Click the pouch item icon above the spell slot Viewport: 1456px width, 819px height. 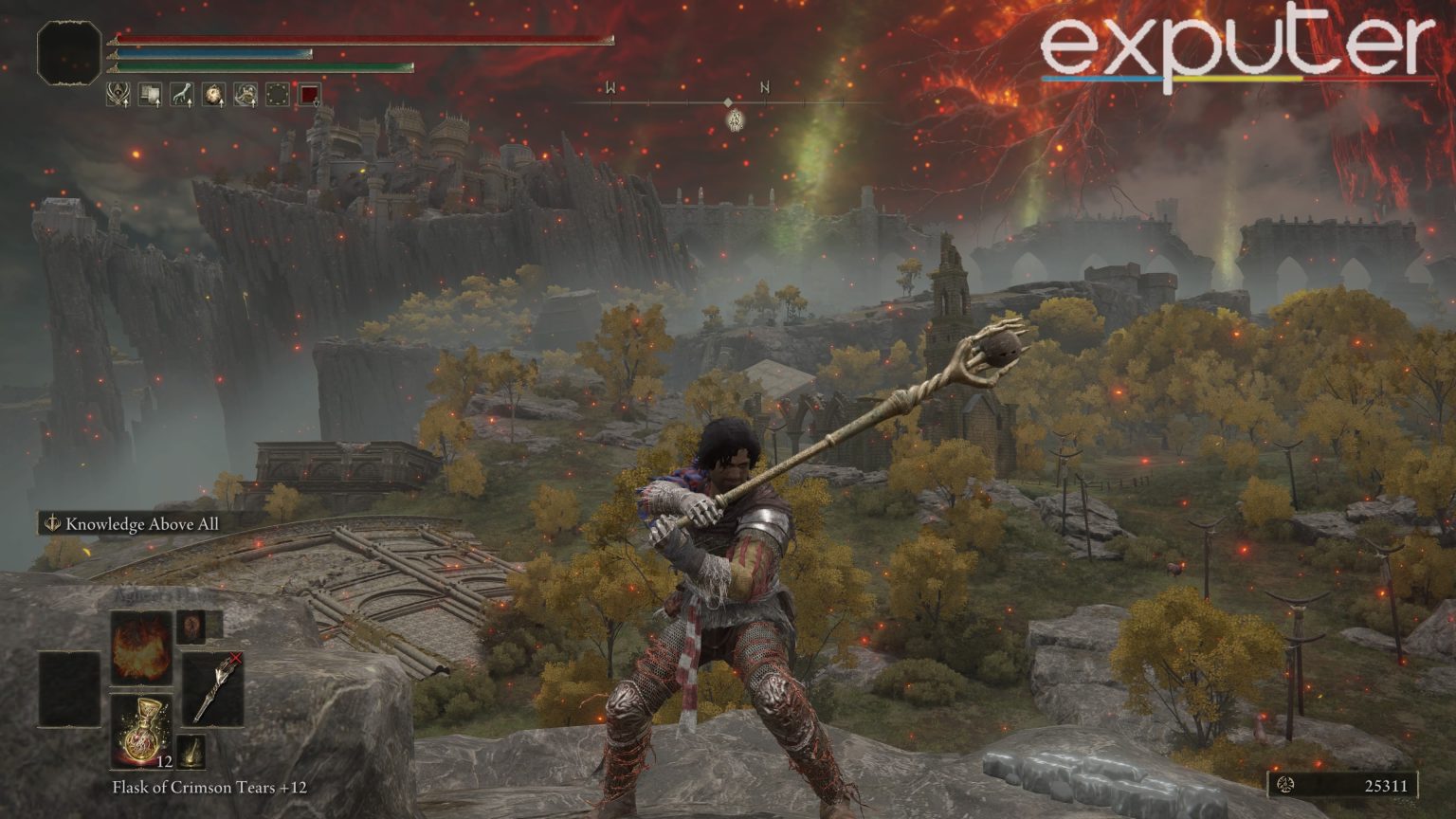[x=191, y=628]
